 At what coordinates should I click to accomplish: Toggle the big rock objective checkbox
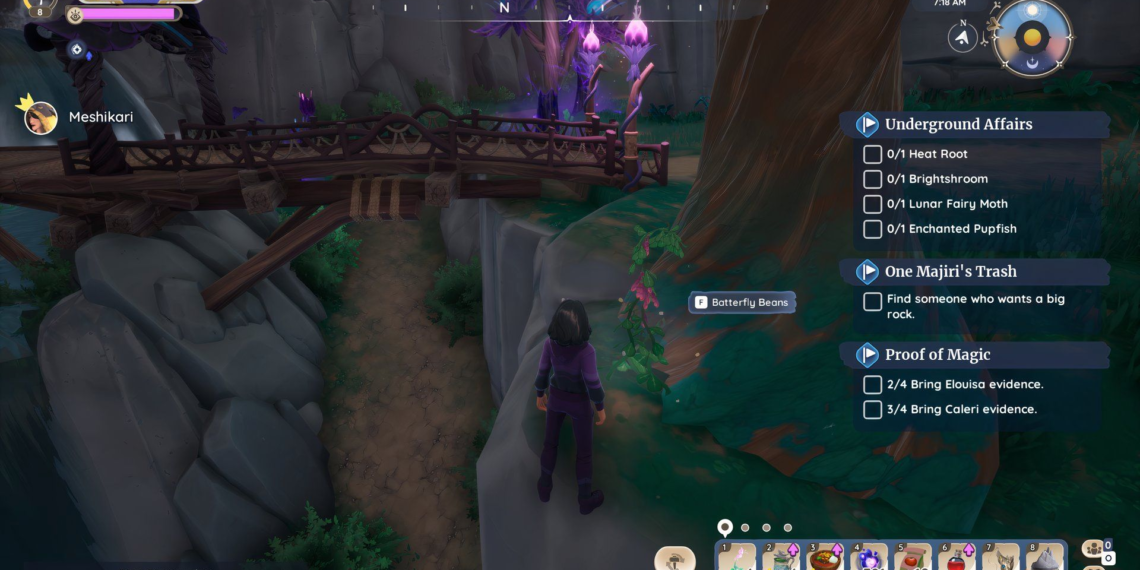click(x=872, y=301)
